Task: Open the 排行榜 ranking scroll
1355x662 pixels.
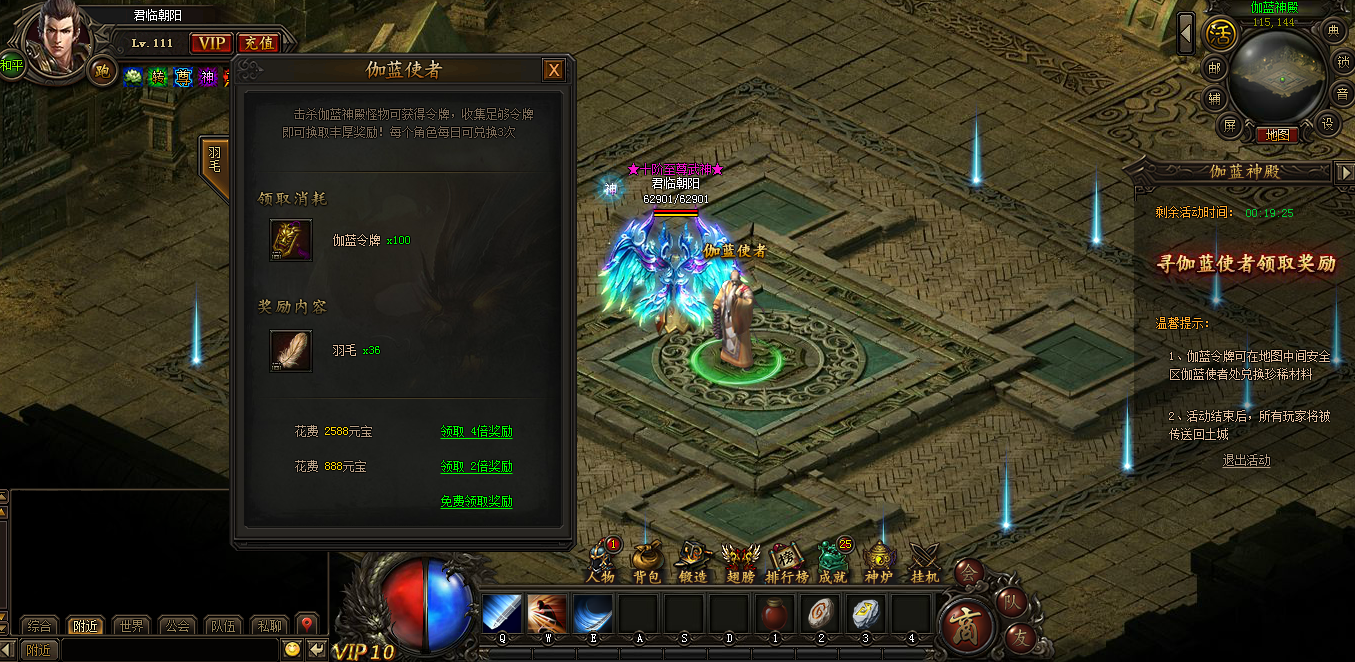Action: 786,560
